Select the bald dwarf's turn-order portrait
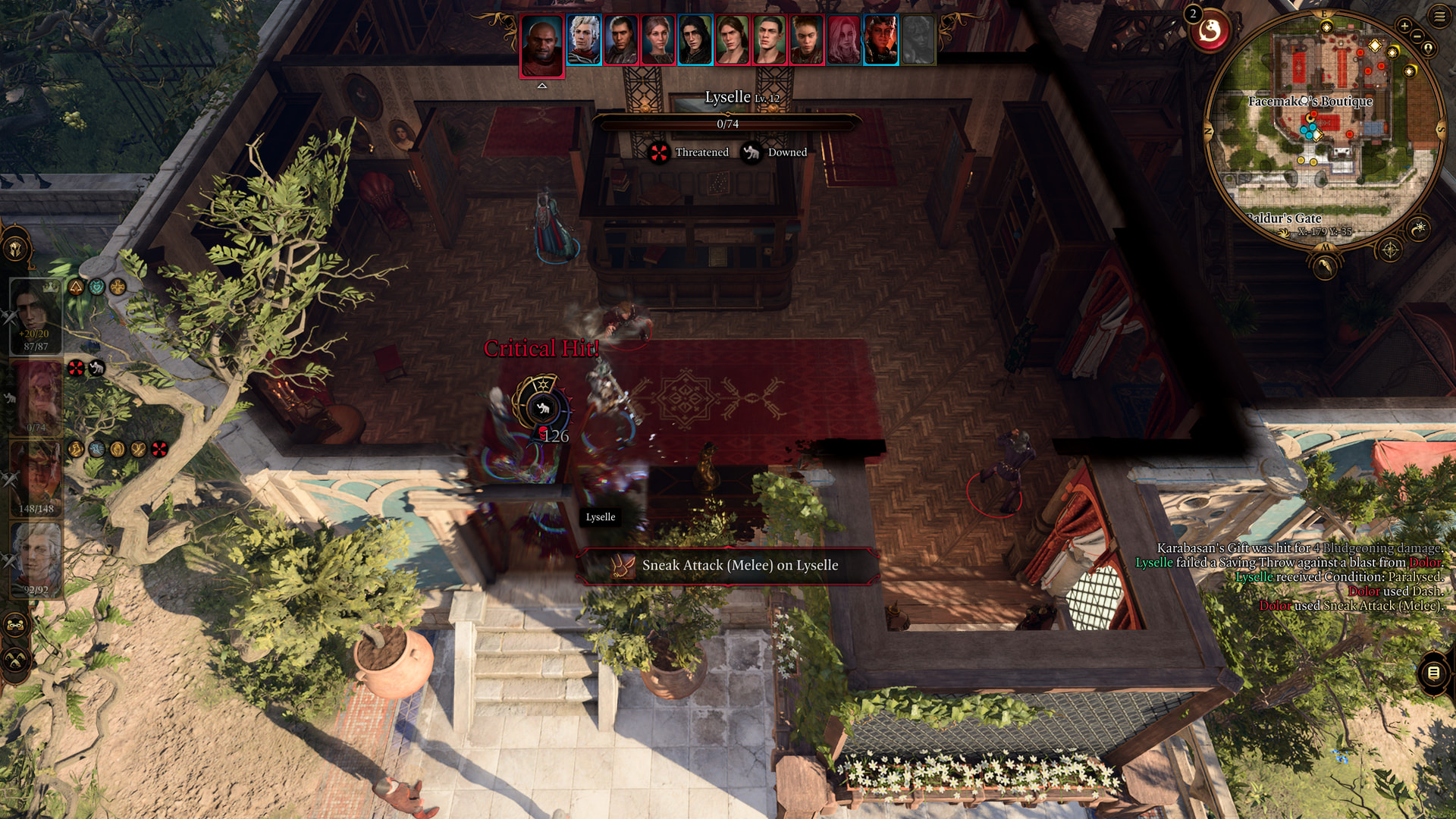 (542, 45)
